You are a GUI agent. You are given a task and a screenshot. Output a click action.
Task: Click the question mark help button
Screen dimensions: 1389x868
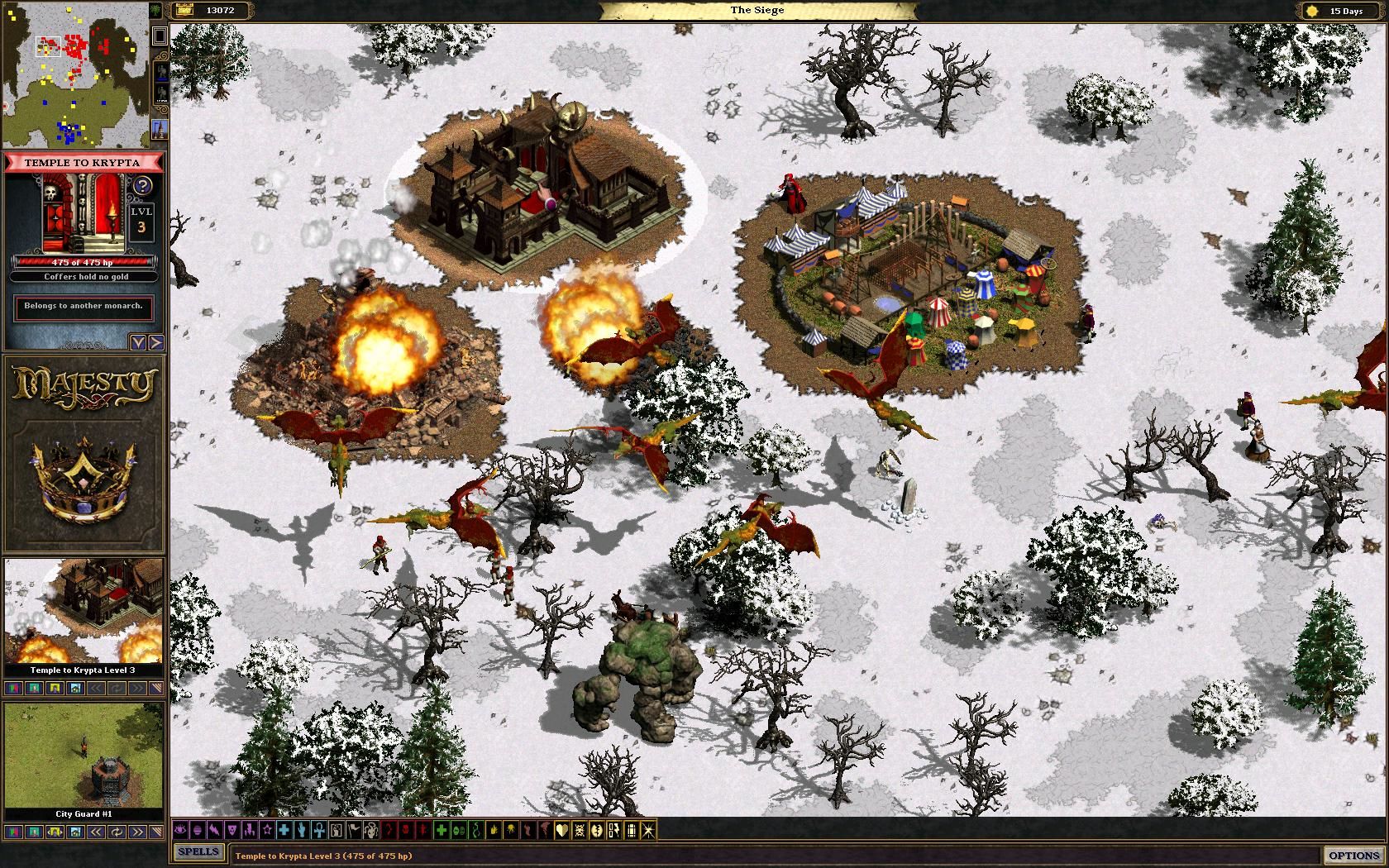tap(142, 185)
